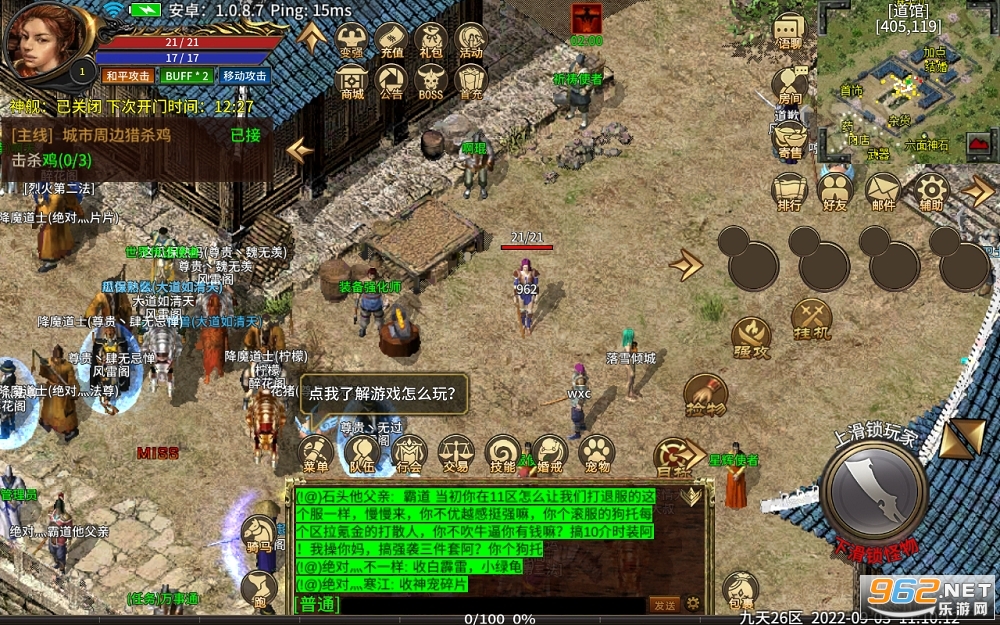Open the 充值 recharge icon

pos(392,41)
